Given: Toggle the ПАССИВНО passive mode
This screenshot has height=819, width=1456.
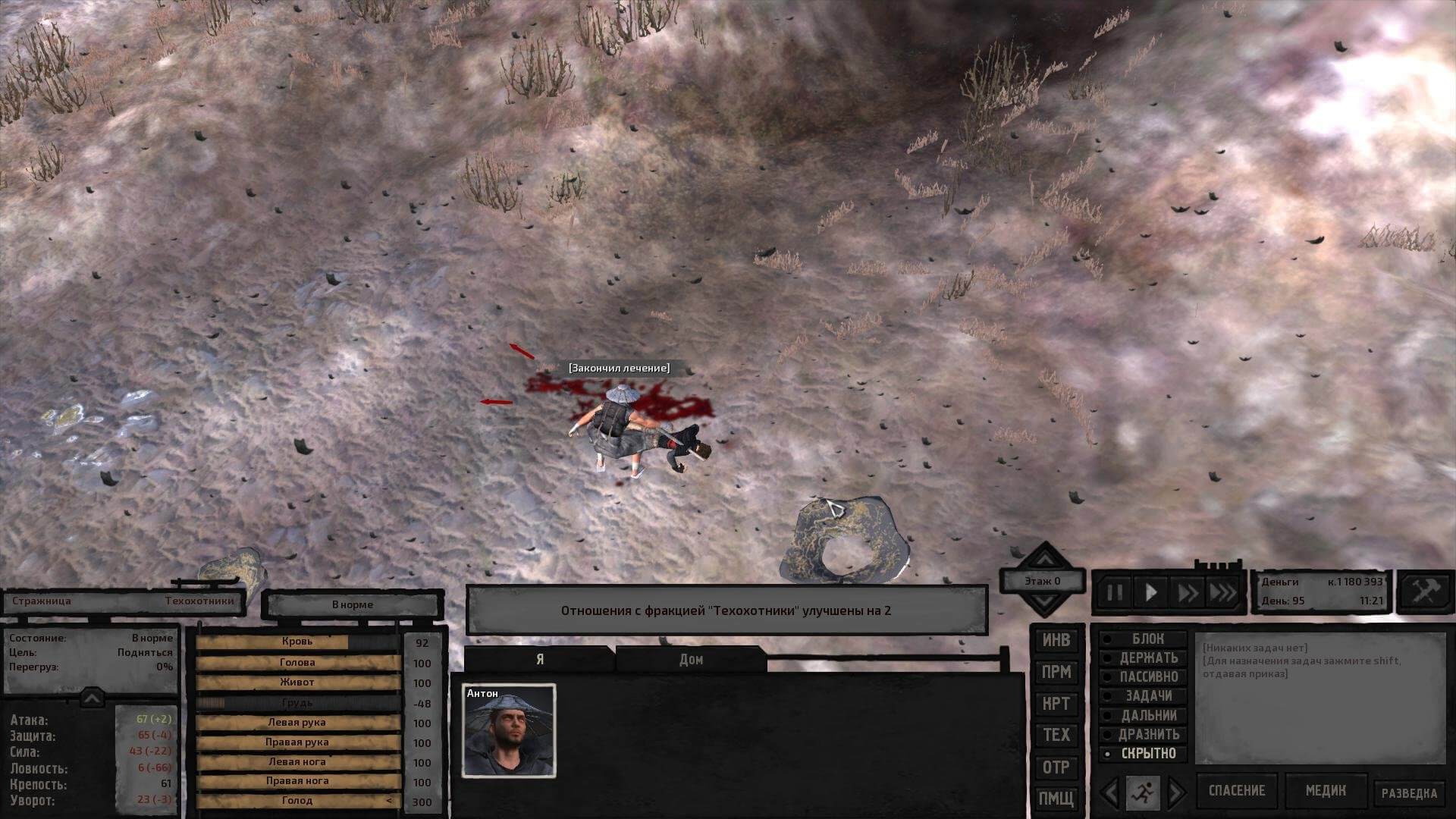Looking at the screenshot, I should click(1143, 677).
